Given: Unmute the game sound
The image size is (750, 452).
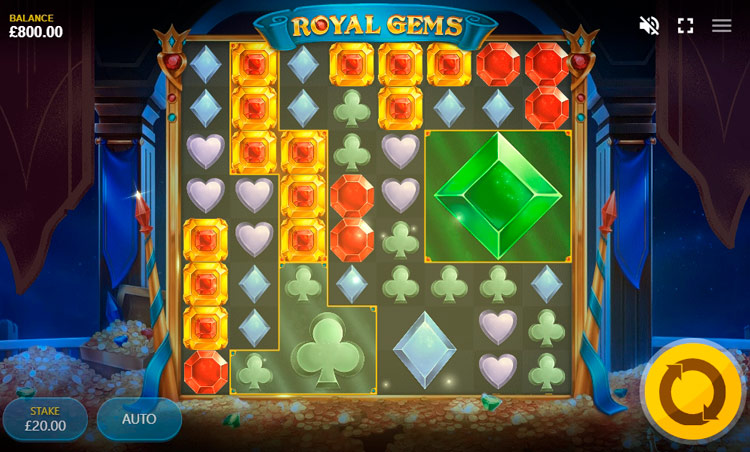Looking at the screenshot, I should [649, 26].
